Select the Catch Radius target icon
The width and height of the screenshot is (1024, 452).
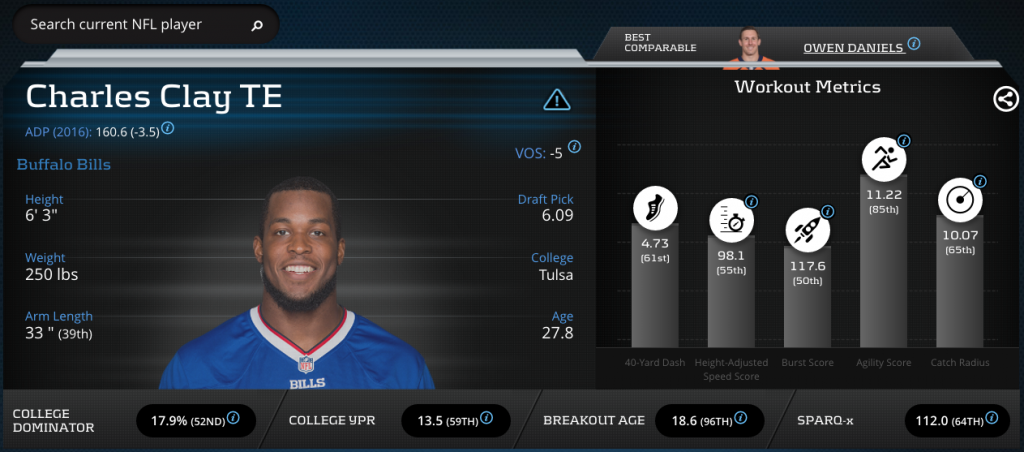[958, 199]
